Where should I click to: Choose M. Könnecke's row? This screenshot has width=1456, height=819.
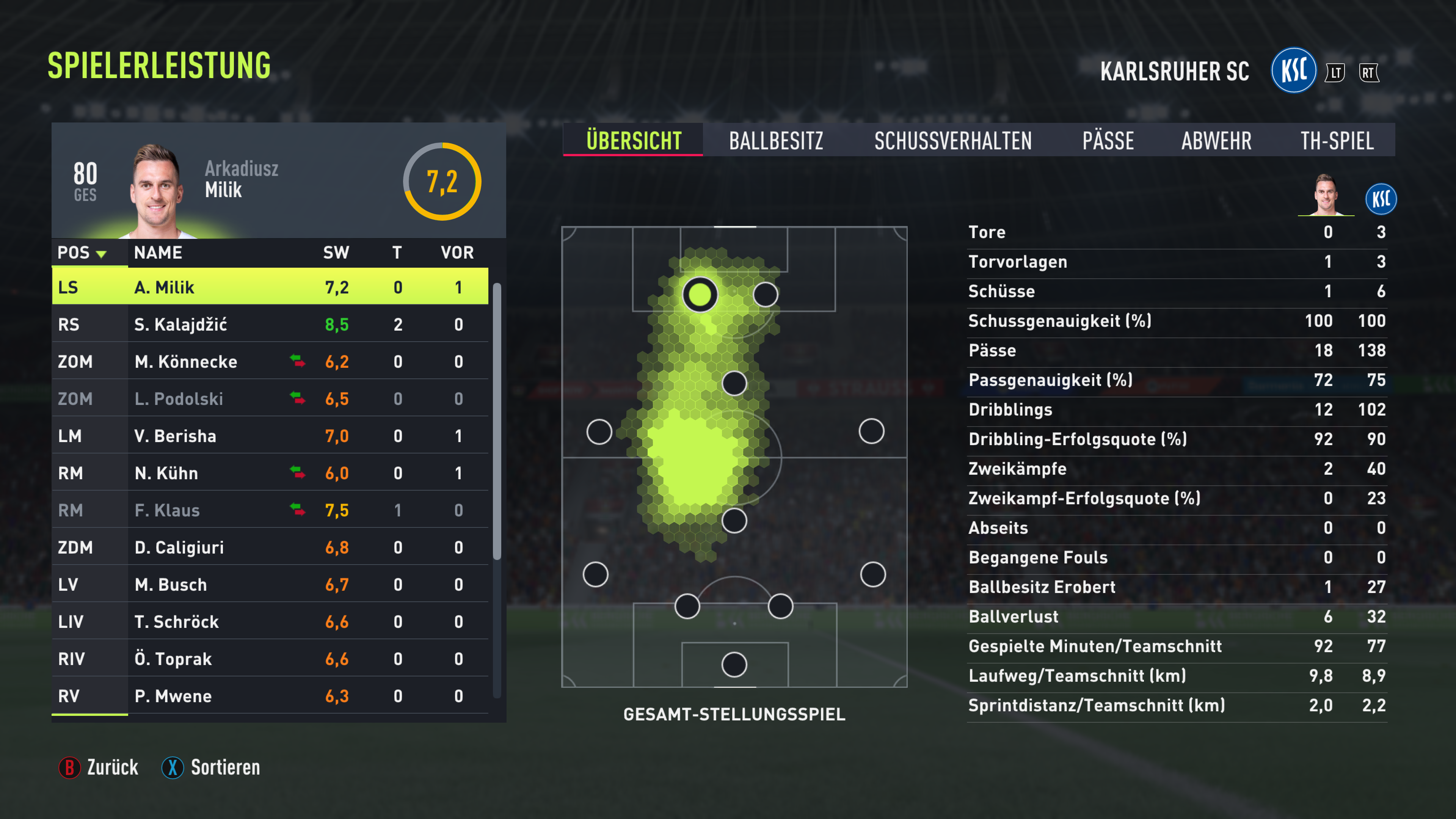[270, 362]
